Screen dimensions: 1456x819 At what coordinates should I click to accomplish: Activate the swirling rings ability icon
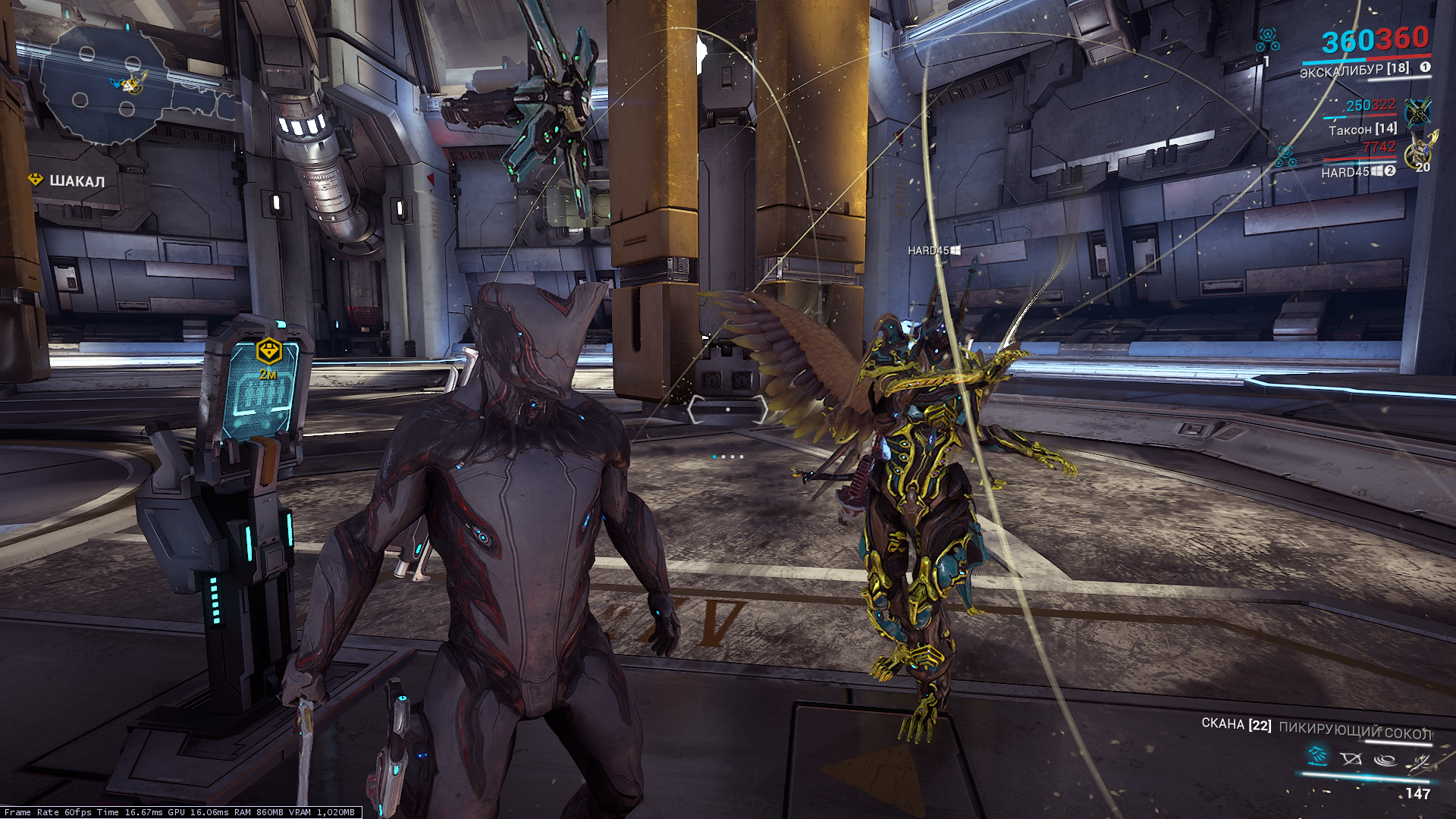click(x=1385, y=759)
